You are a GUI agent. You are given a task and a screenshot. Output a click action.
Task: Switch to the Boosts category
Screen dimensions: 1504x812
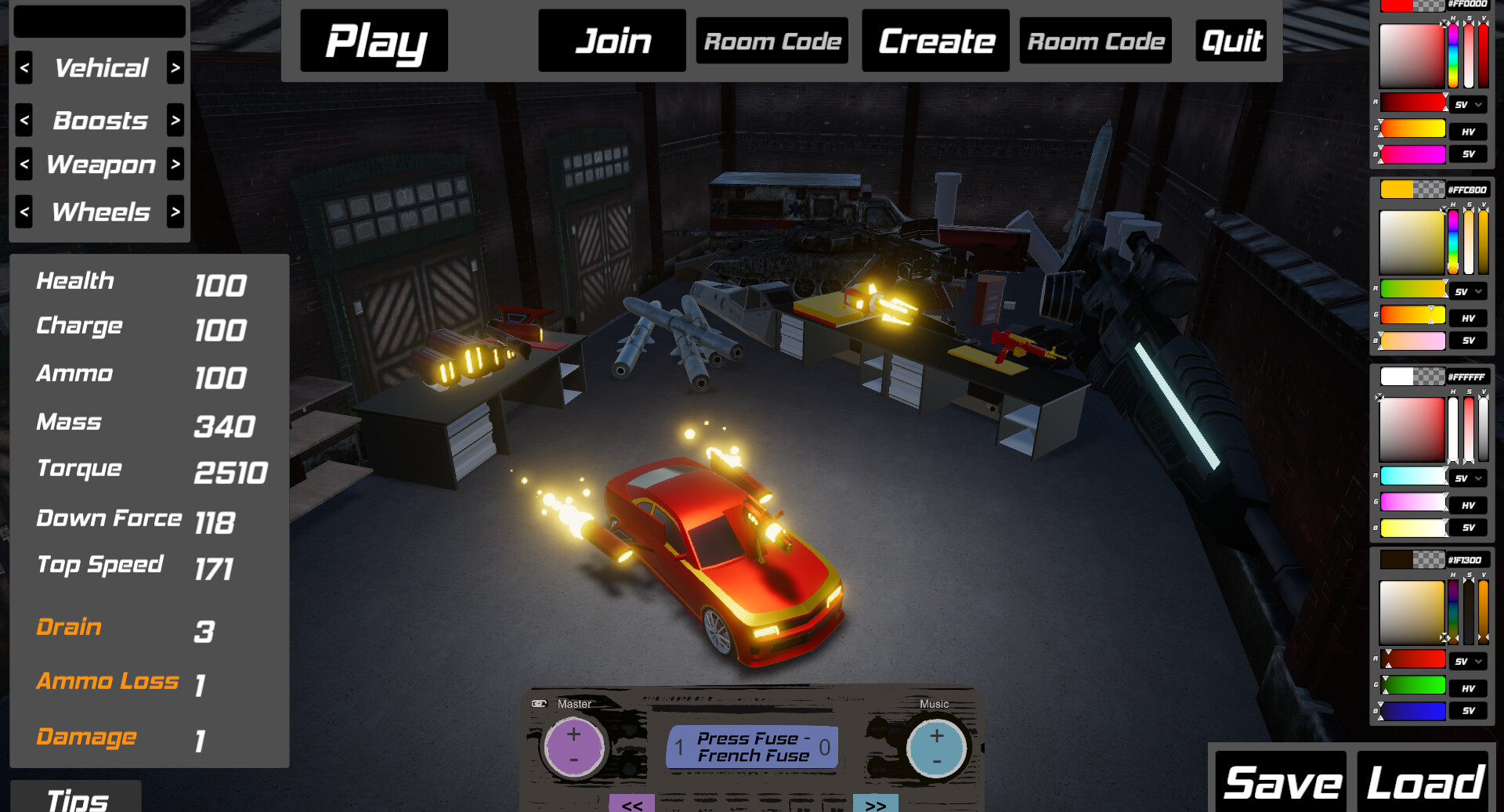pyautogui.click(x=99, y=121)
